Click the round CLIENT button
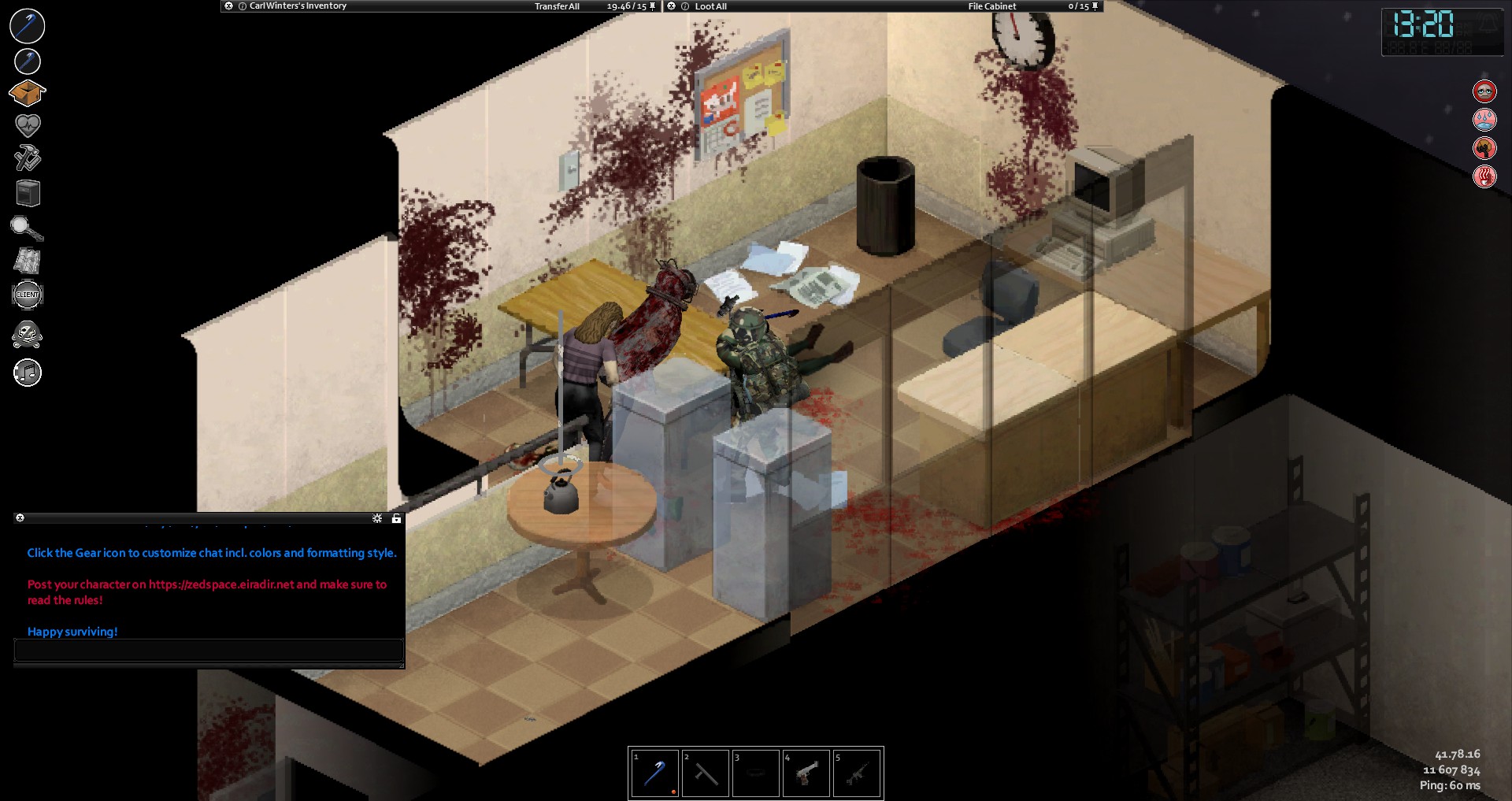Screen dimensions: 1512x801 coord(28,295)
